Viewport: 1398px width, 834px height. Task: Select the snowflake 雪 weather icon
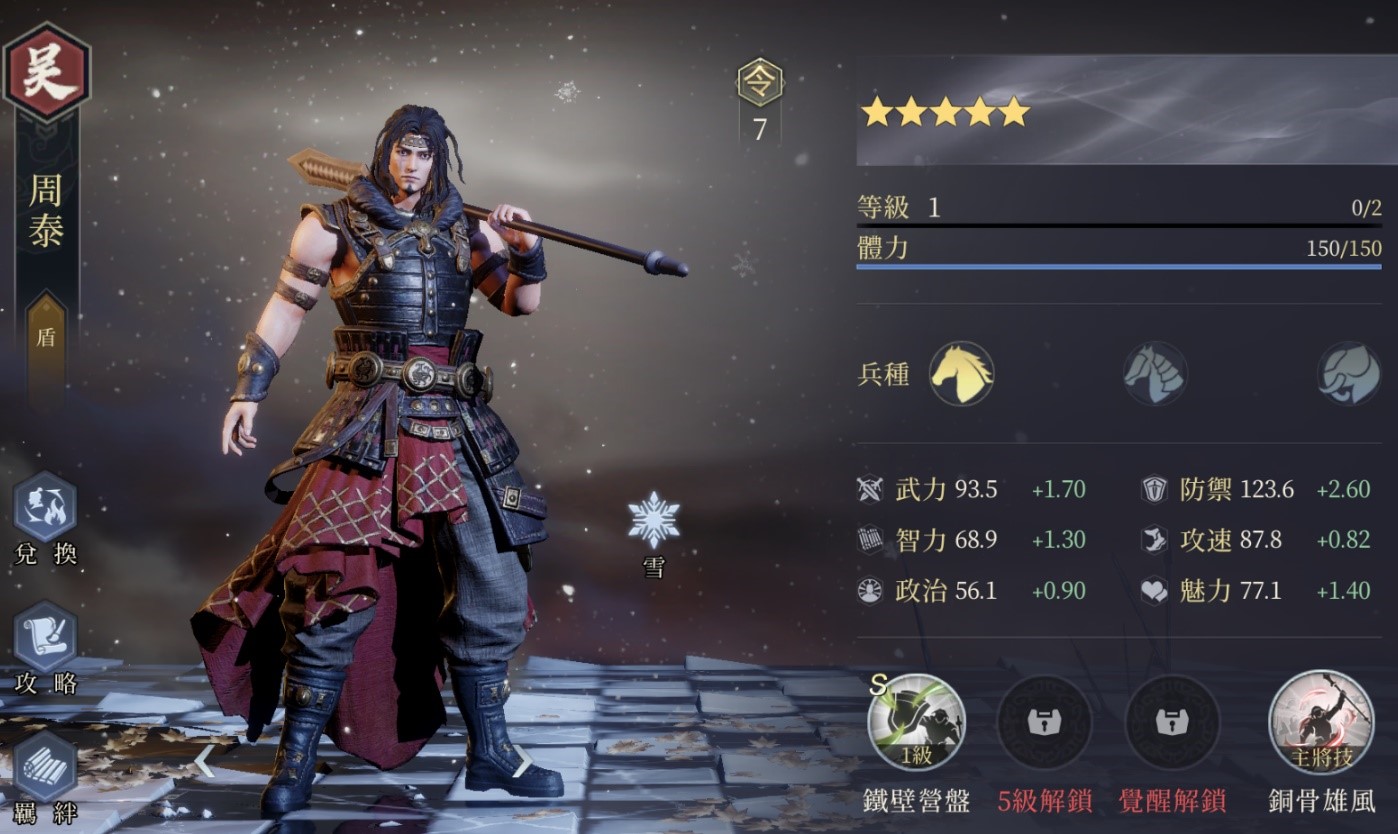point(654,520)
